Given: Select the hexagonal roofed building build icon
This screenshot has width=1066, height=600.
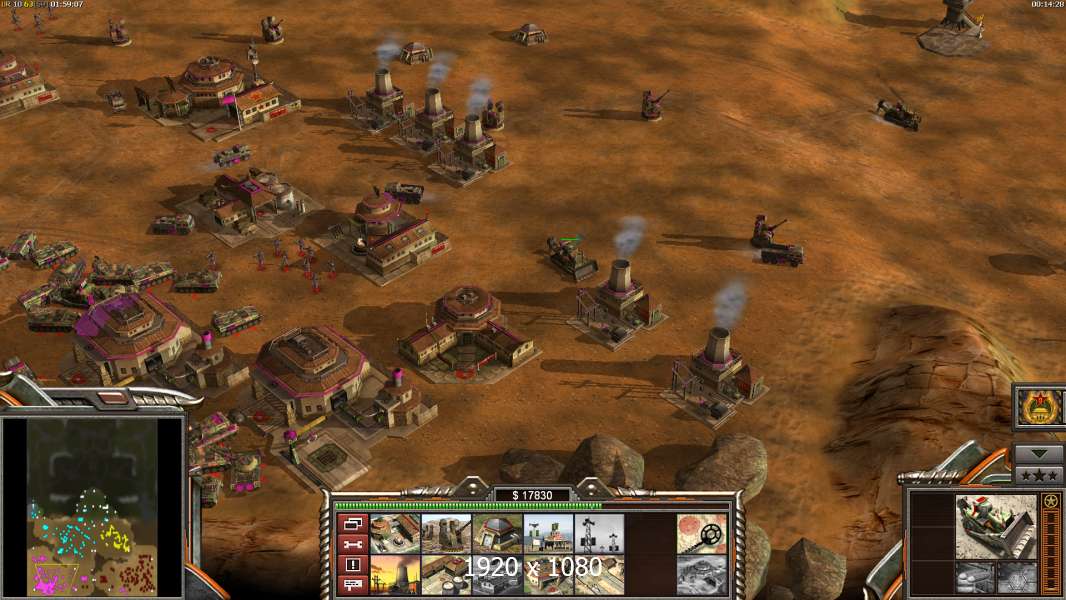Looking at the screenshot, I should click(497, 533).
